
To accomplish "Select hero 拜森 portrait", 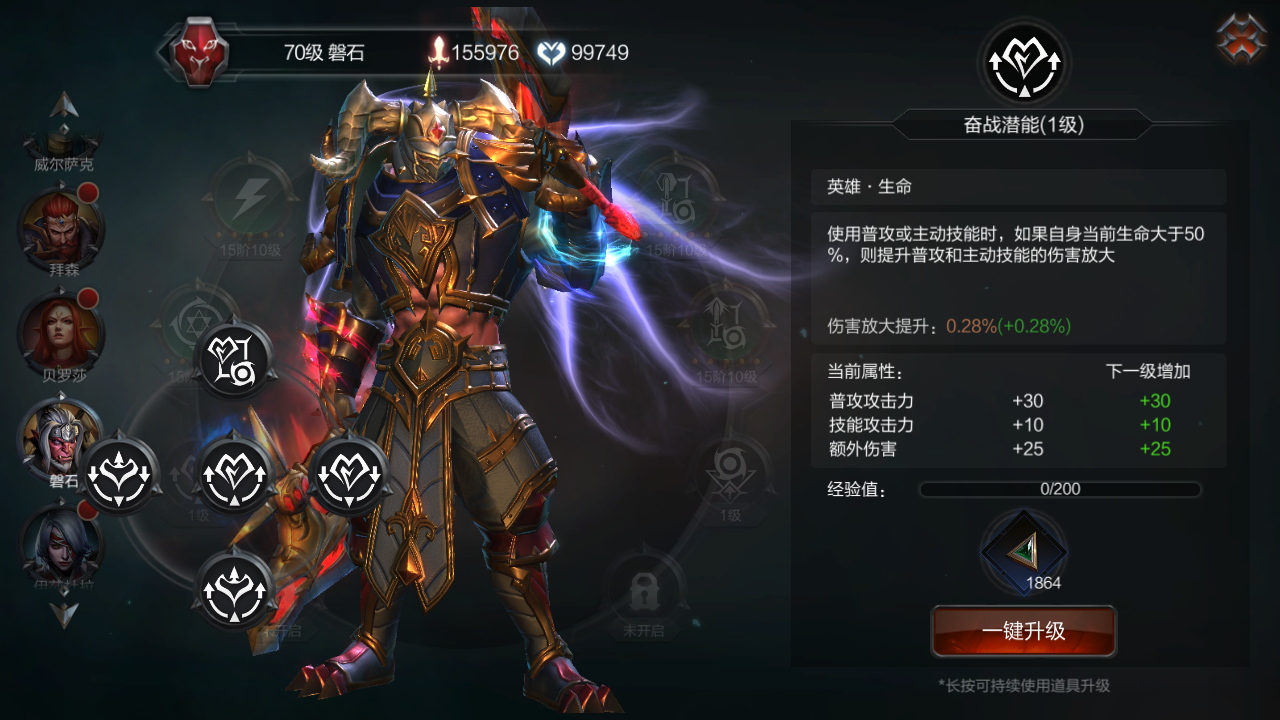I will click(60, 227).
